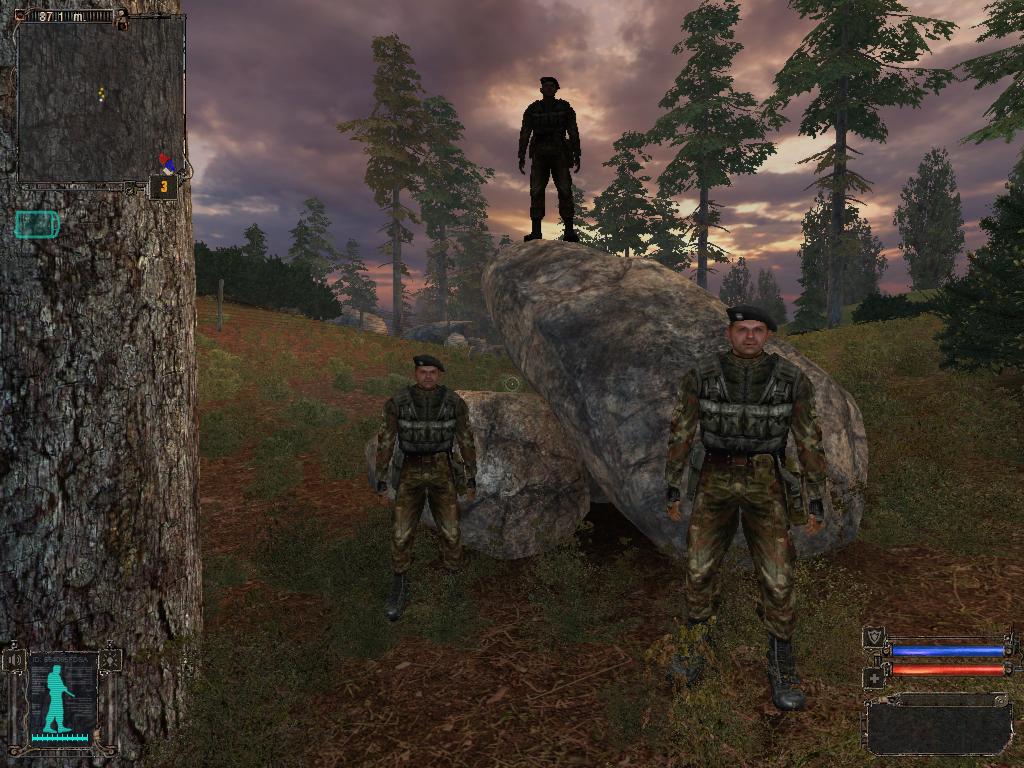Click the health cross icon
Viewport: 1024px width, 768px height.
873,678
